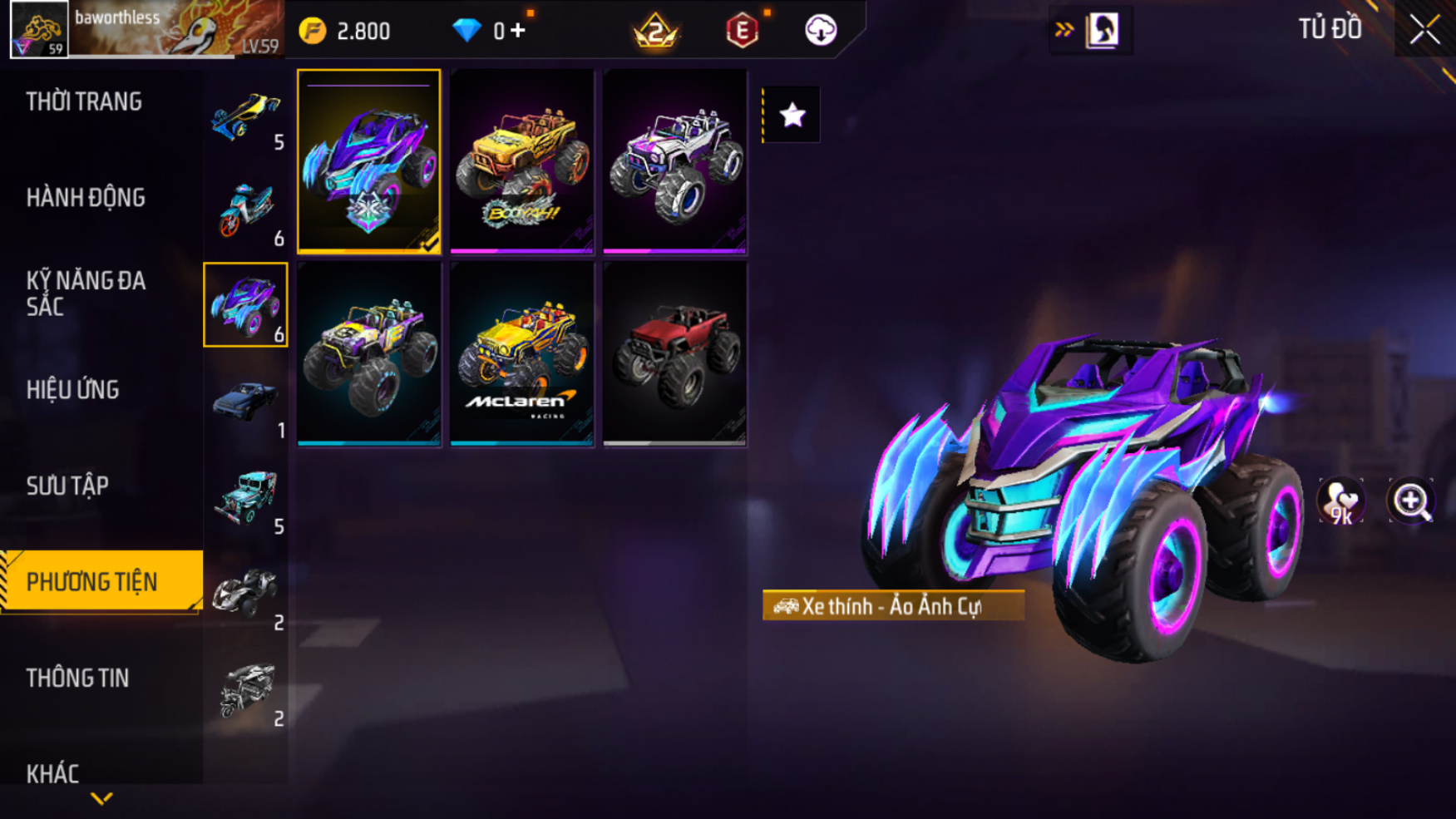1456x819 pixels.
Task: Pick the red default monster truck skin
Action: click(x=674, y=354)
